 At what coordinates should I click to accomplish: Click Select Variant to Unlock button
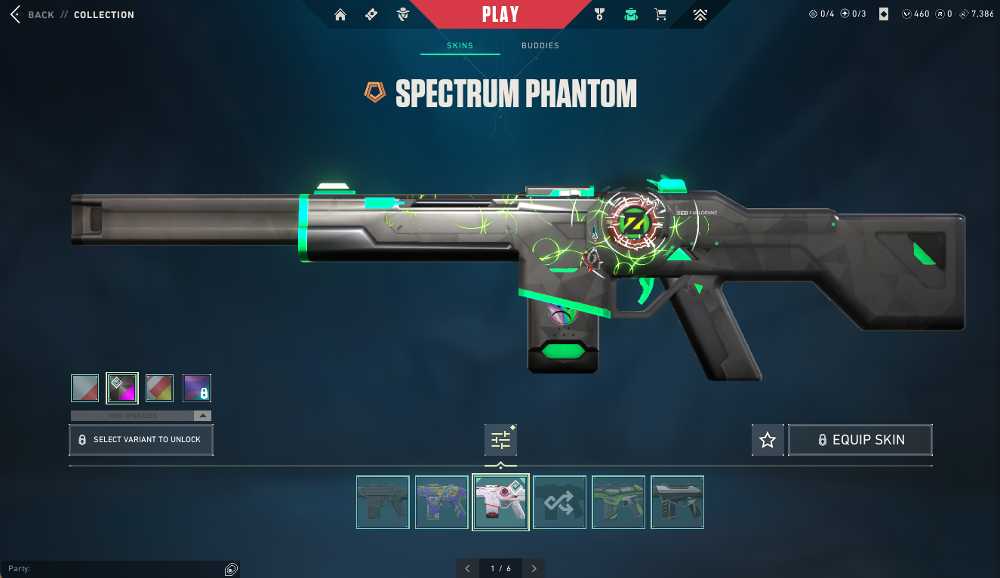[141, 440]
